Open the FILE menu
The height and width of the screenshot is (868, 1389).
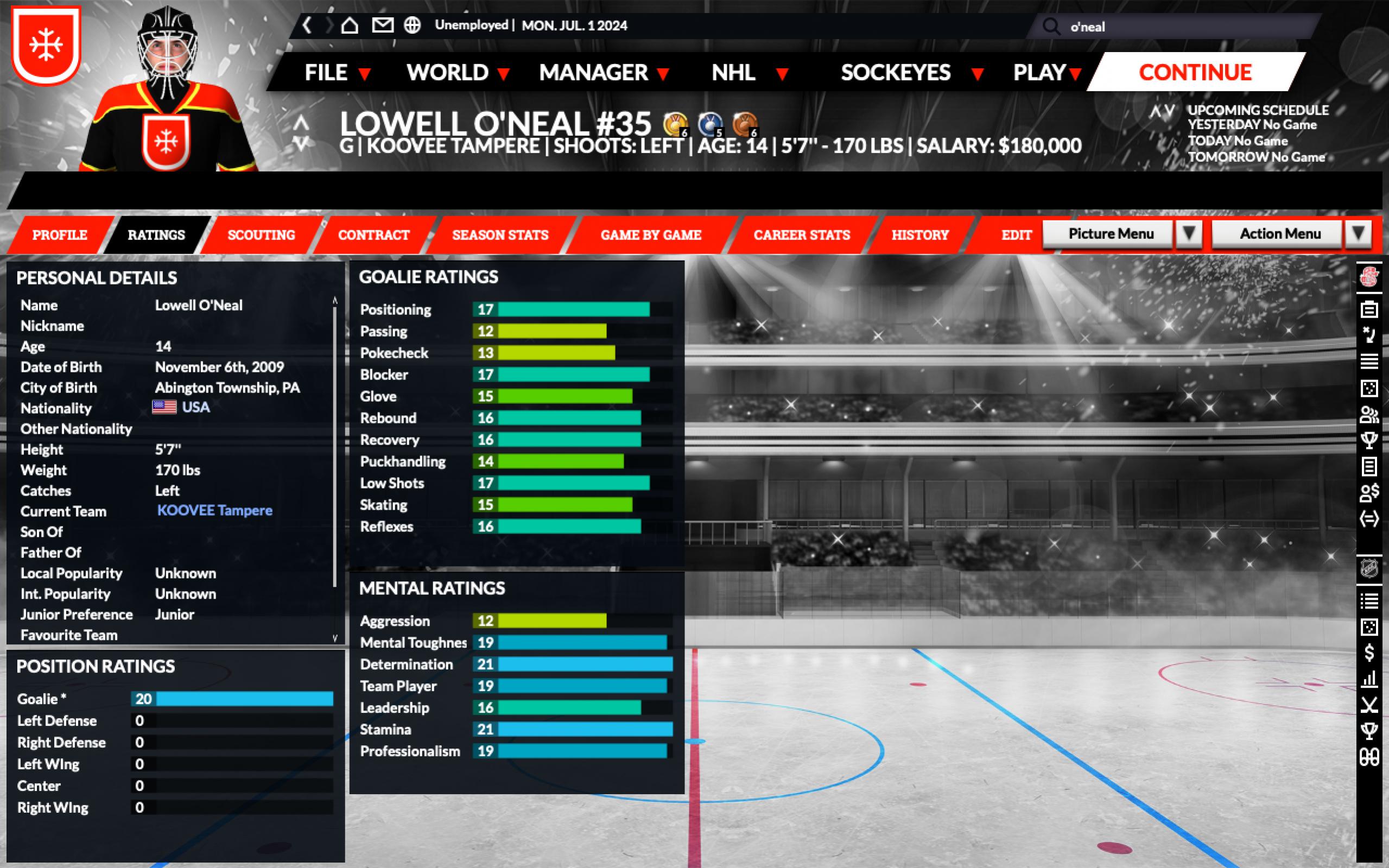(x=337, y=73)
